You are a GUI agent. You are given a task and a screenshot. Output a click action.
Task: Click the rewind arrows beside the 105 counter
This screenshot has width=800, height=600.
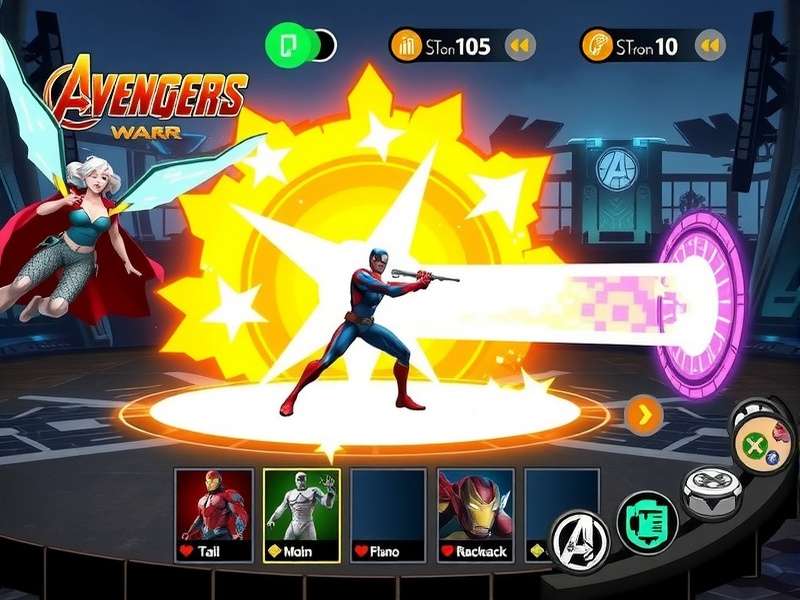519,45
